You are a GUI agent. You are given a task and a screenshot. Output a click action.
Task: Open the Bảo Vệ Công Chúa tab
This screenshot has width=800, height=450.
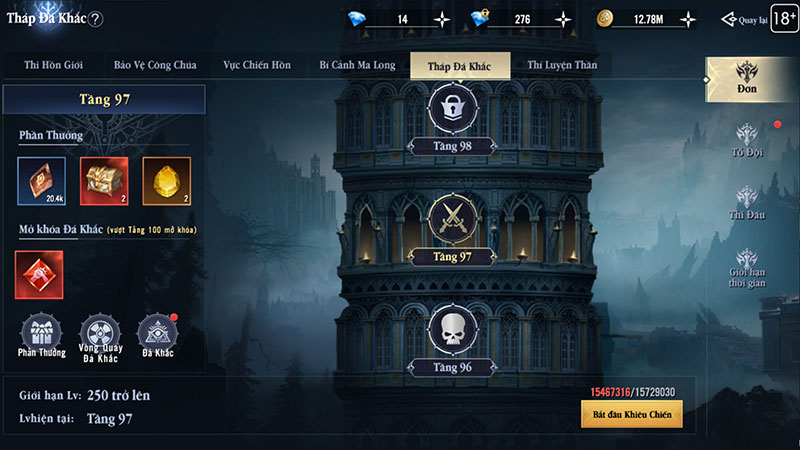[155, 66]
